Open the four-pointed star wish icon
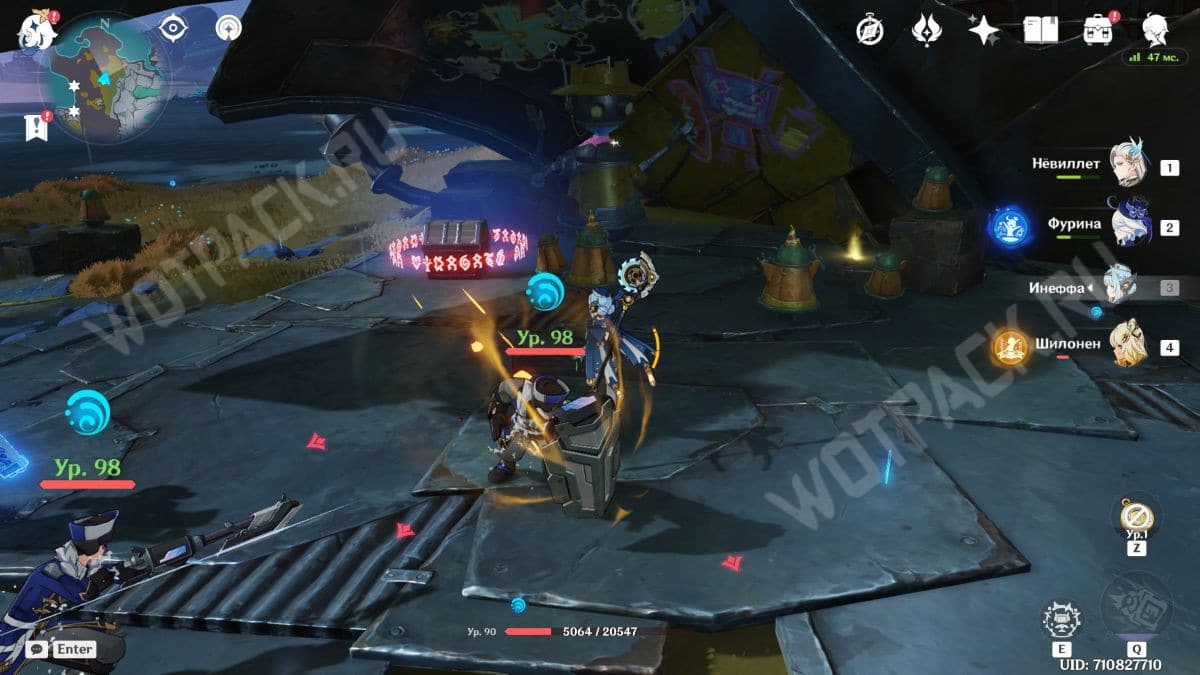The image size is (1200, 675). (983, 31)
